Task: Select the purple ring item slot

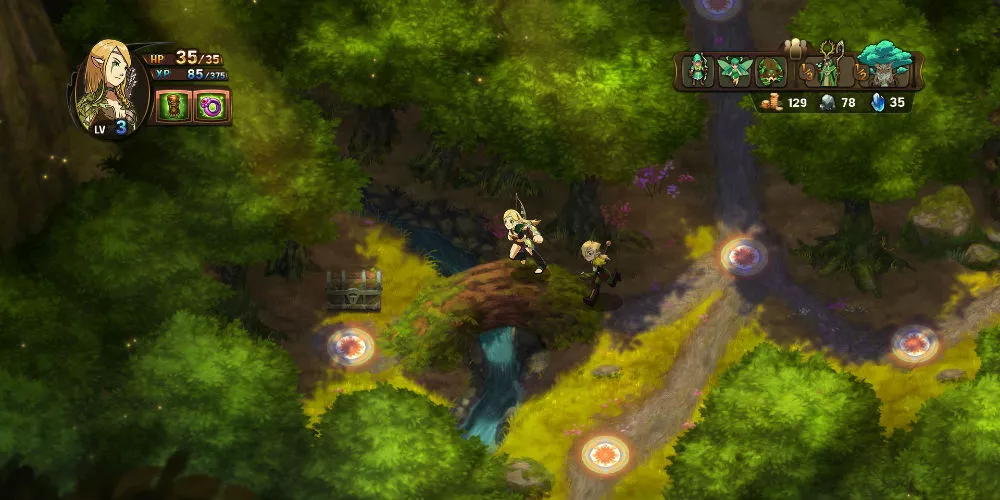Action: pyautogui.click(x=212, y=105)
